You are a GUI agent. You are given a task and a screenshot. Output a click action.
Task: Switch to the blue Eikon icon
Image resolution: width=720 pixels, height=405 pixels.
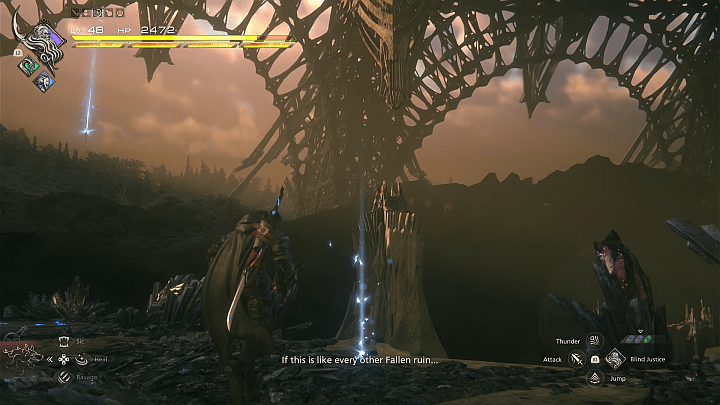pos(43,83)
